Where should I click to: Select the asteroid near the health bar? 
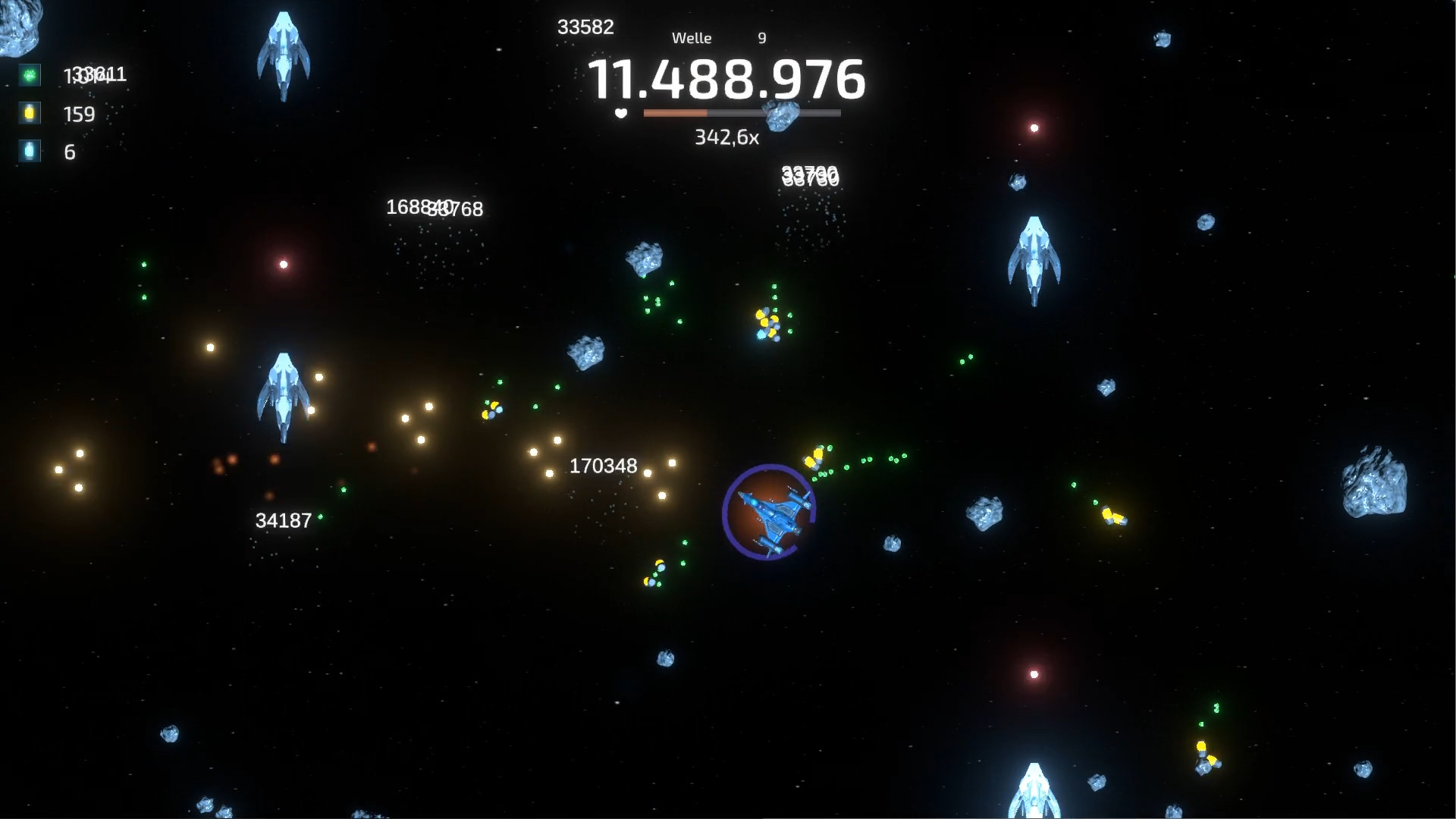780,114
